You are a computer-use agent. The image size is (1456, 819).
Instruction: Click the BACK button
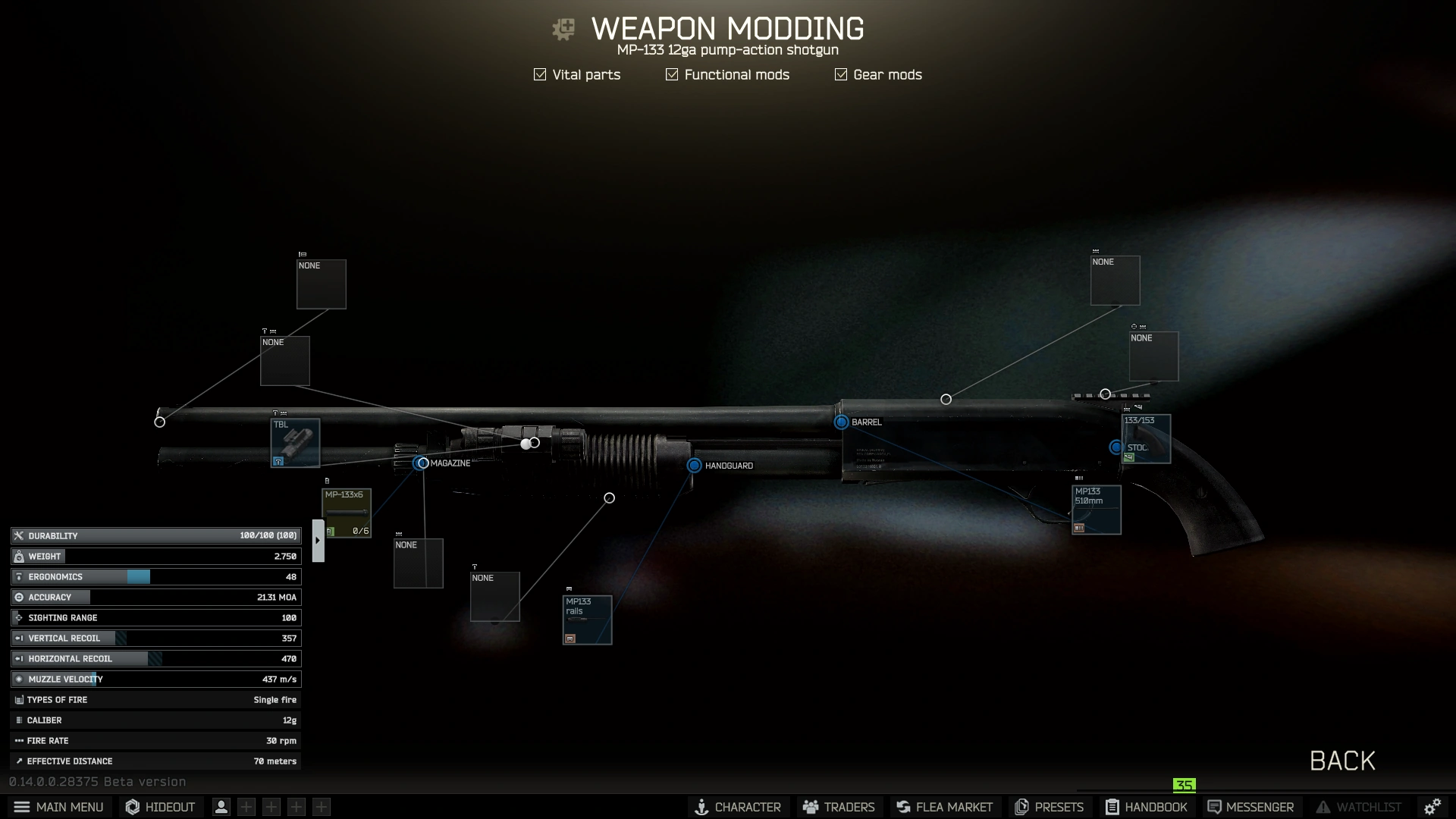[x=1341, y=761]
